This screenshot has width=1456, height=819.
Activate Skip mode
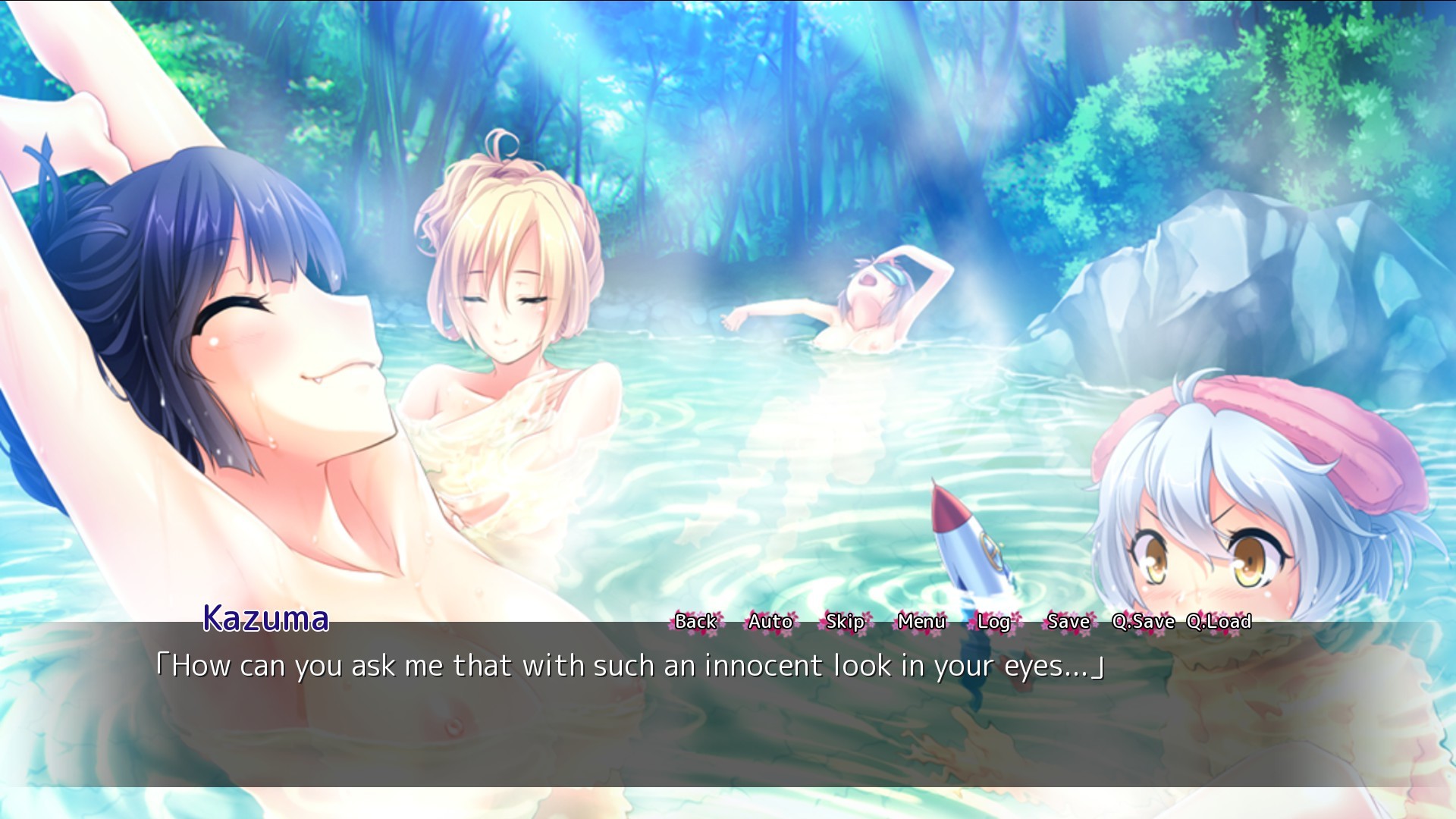(845, 622)
